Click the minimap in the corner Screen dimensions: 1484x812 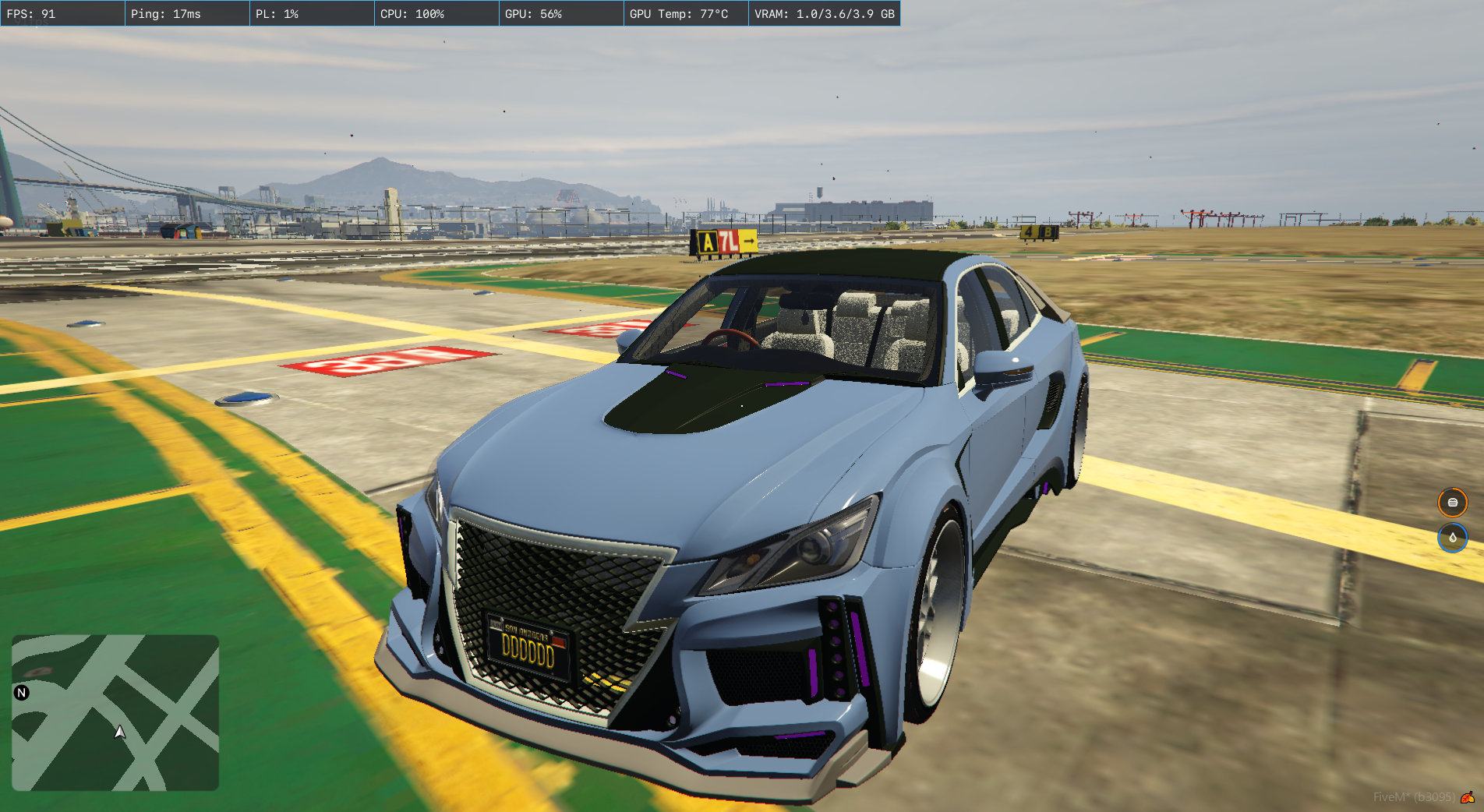tap(115, 712)
